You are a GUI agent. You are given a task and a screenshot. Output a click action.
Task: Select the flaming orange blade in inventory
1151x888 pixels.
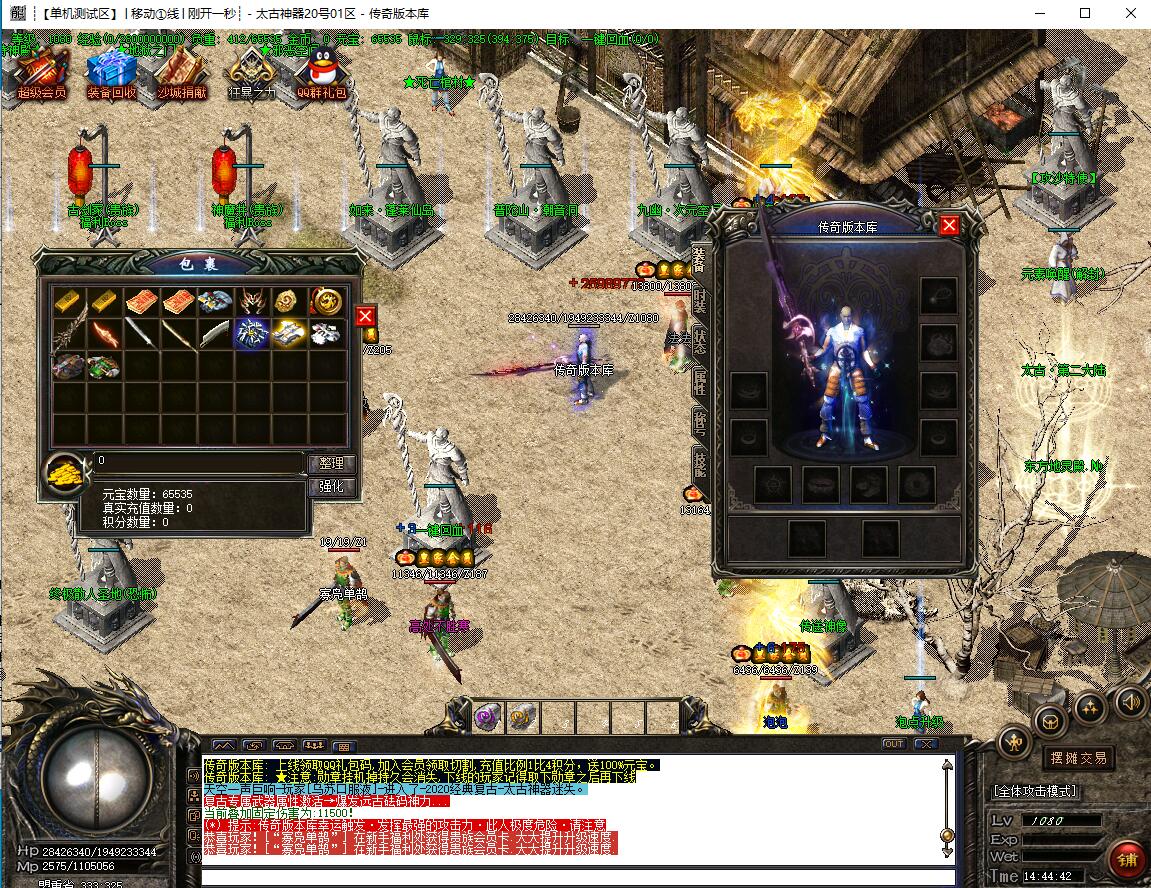tap(105, 333)
